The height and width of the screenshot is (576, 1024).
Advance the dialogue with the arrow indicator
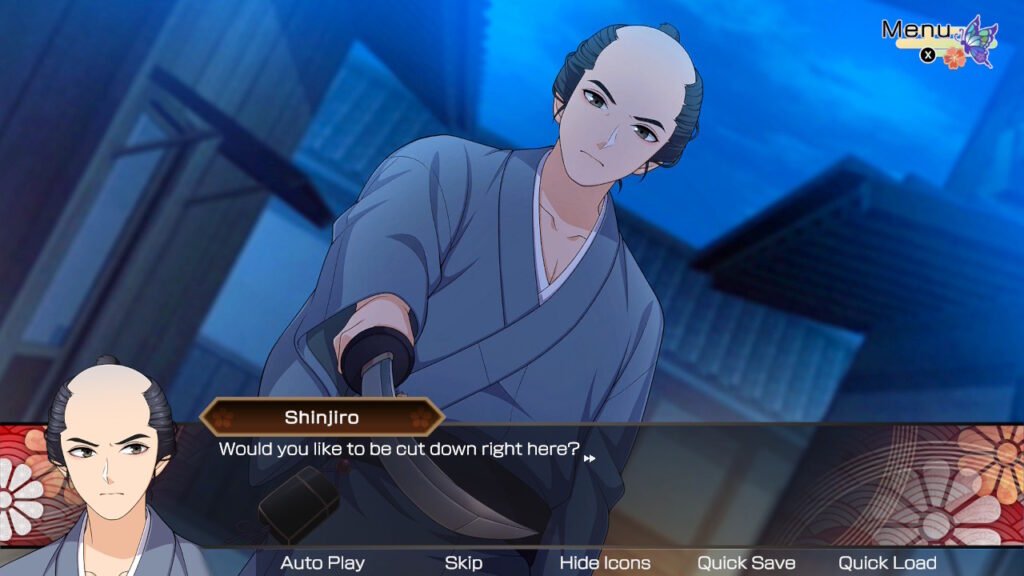pos(590,458)
